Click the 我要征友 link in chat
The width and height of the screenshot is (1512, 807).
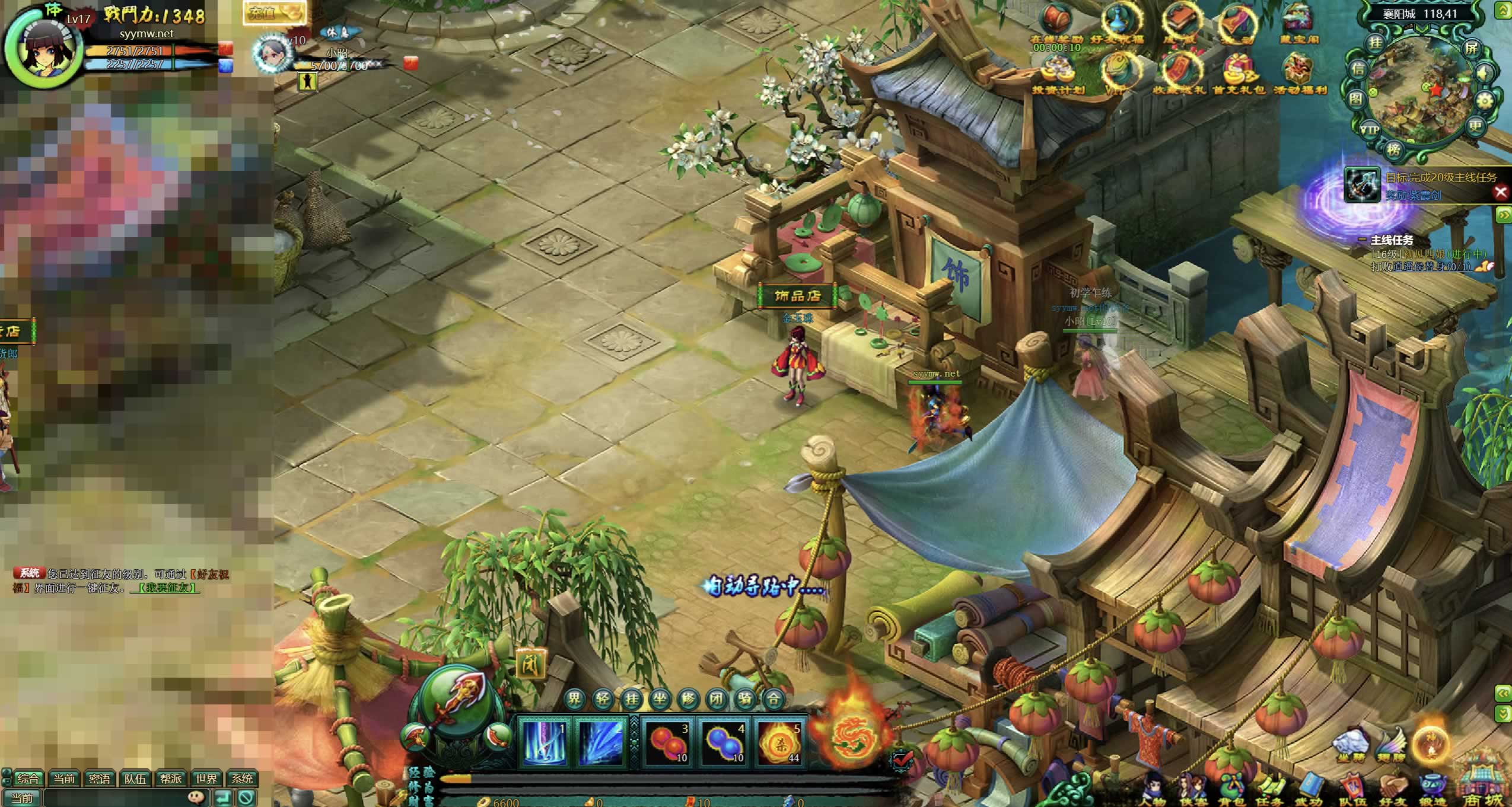[166, 588]
